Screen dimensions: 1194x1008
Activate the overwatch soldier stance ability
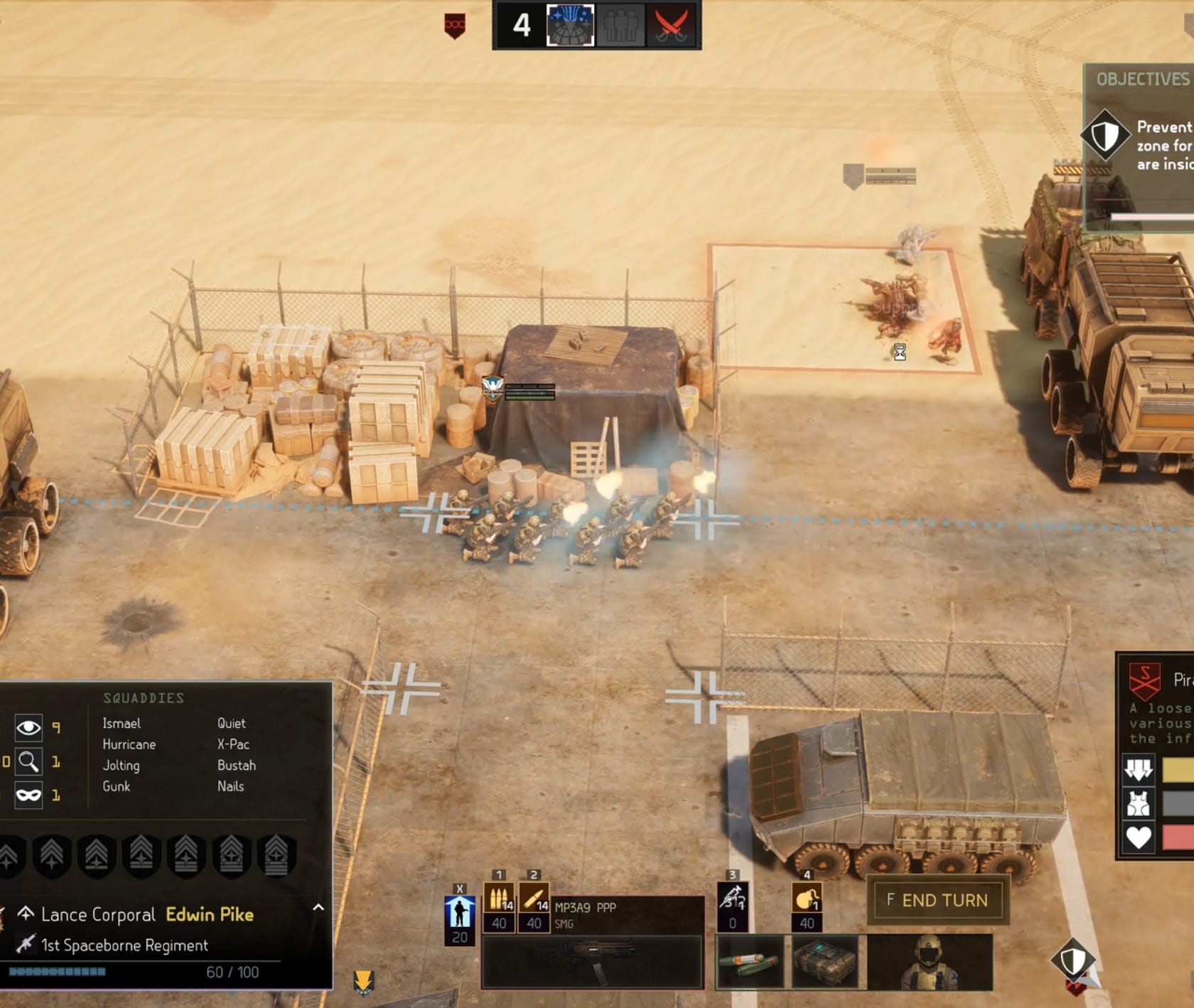pos(459,912)
